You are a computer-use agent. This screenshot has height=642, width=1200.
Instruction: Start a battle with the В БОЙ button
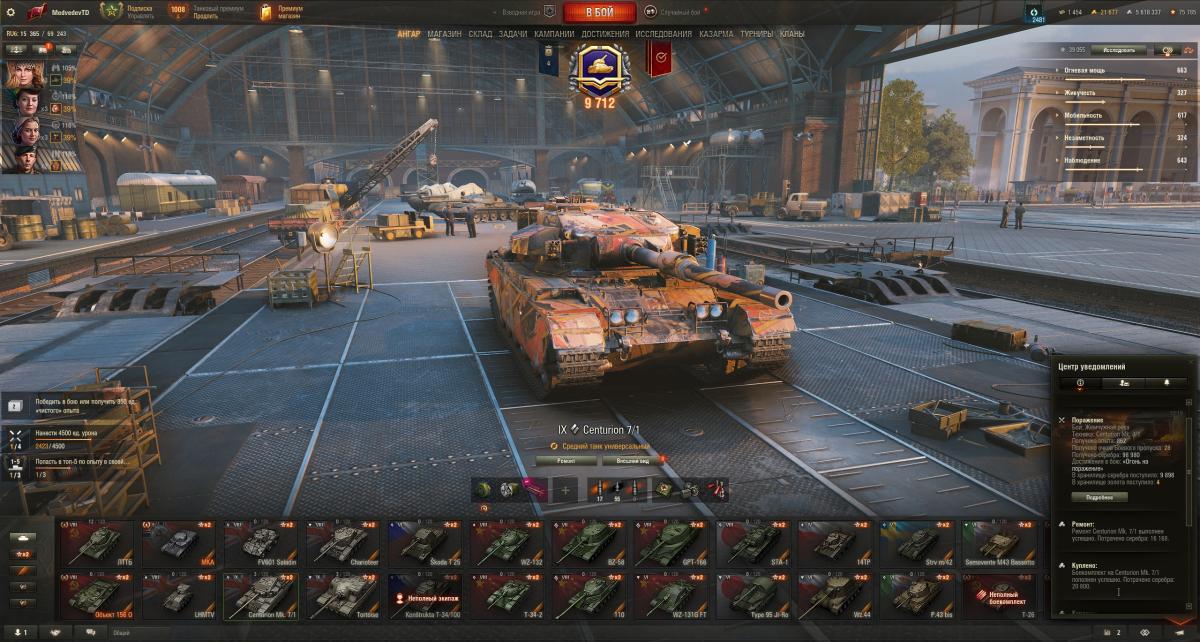(x=599, y=12)
